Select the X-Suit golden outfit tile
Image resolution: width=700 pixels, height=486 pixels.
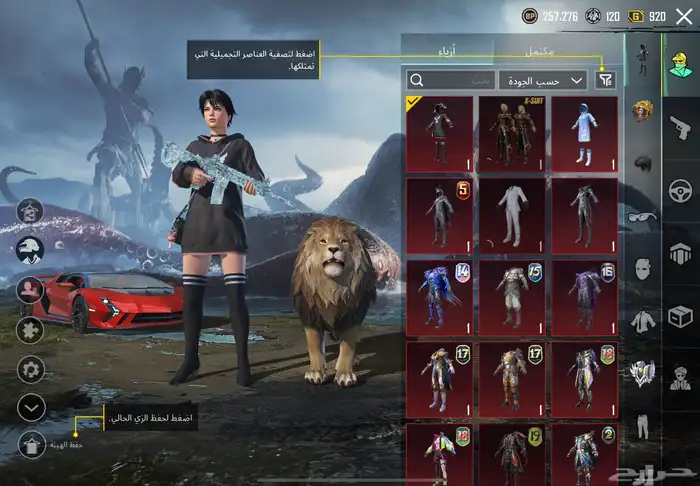(512, 134)
